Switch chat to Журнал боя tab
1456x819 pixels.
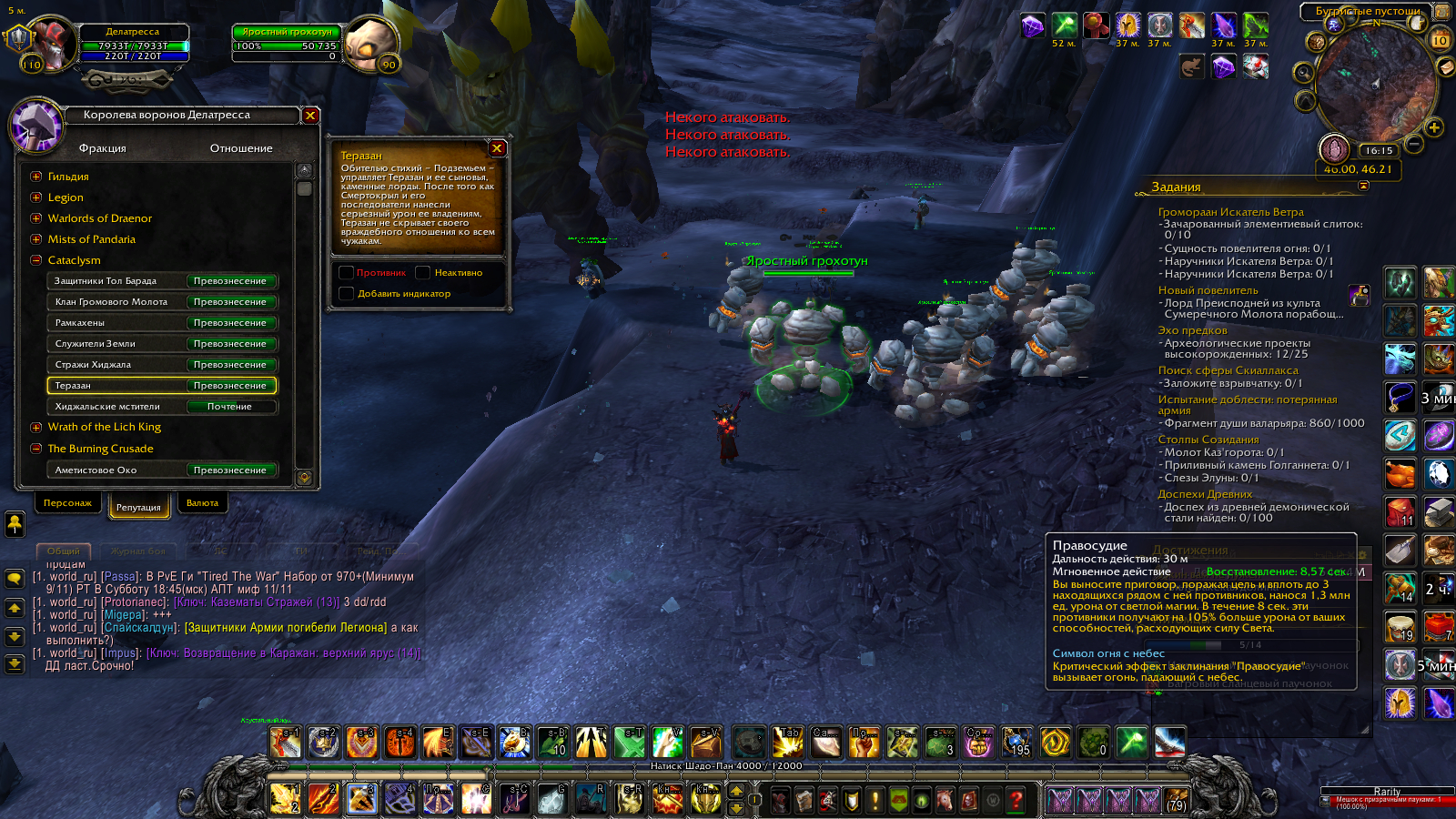pyautogui.click(x=138, y=551)
